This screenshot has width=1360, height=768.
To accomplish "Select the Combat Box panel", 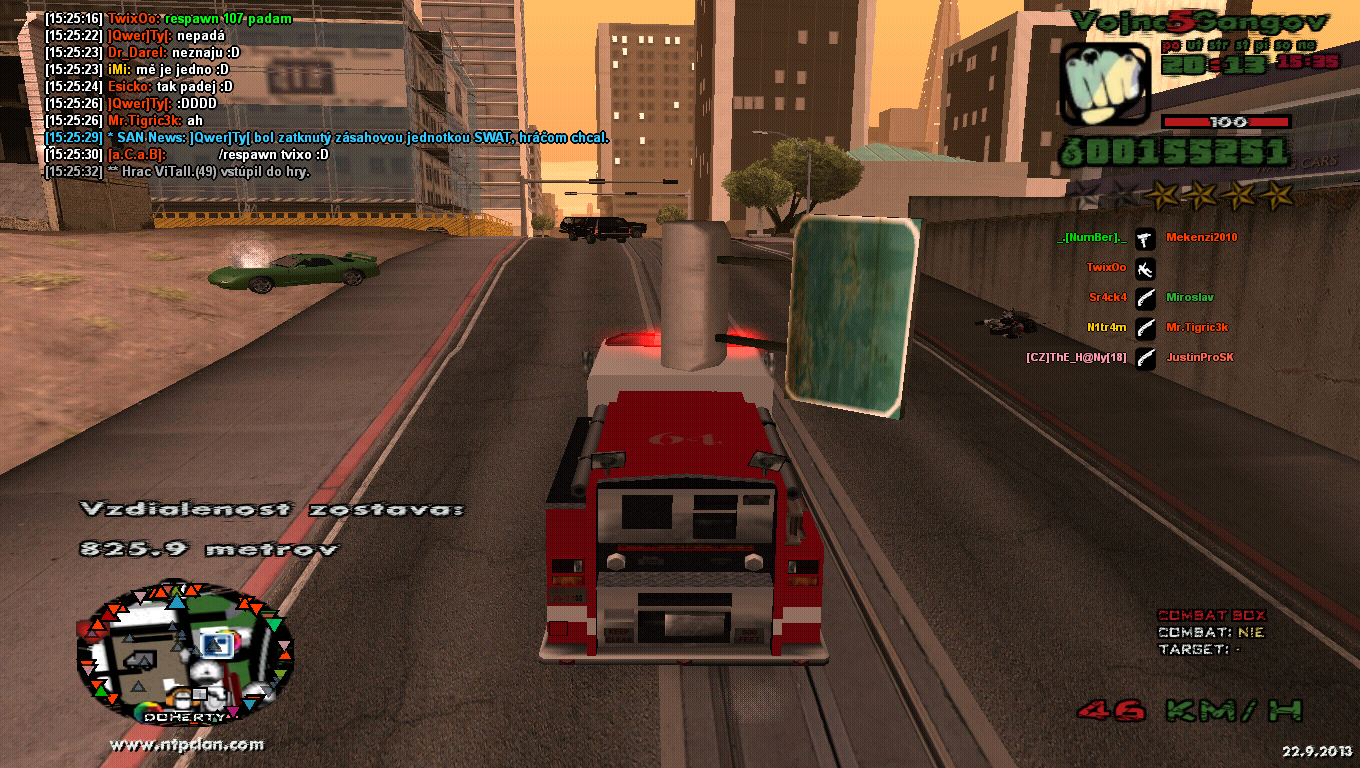I will click(x=1212, y=632).
